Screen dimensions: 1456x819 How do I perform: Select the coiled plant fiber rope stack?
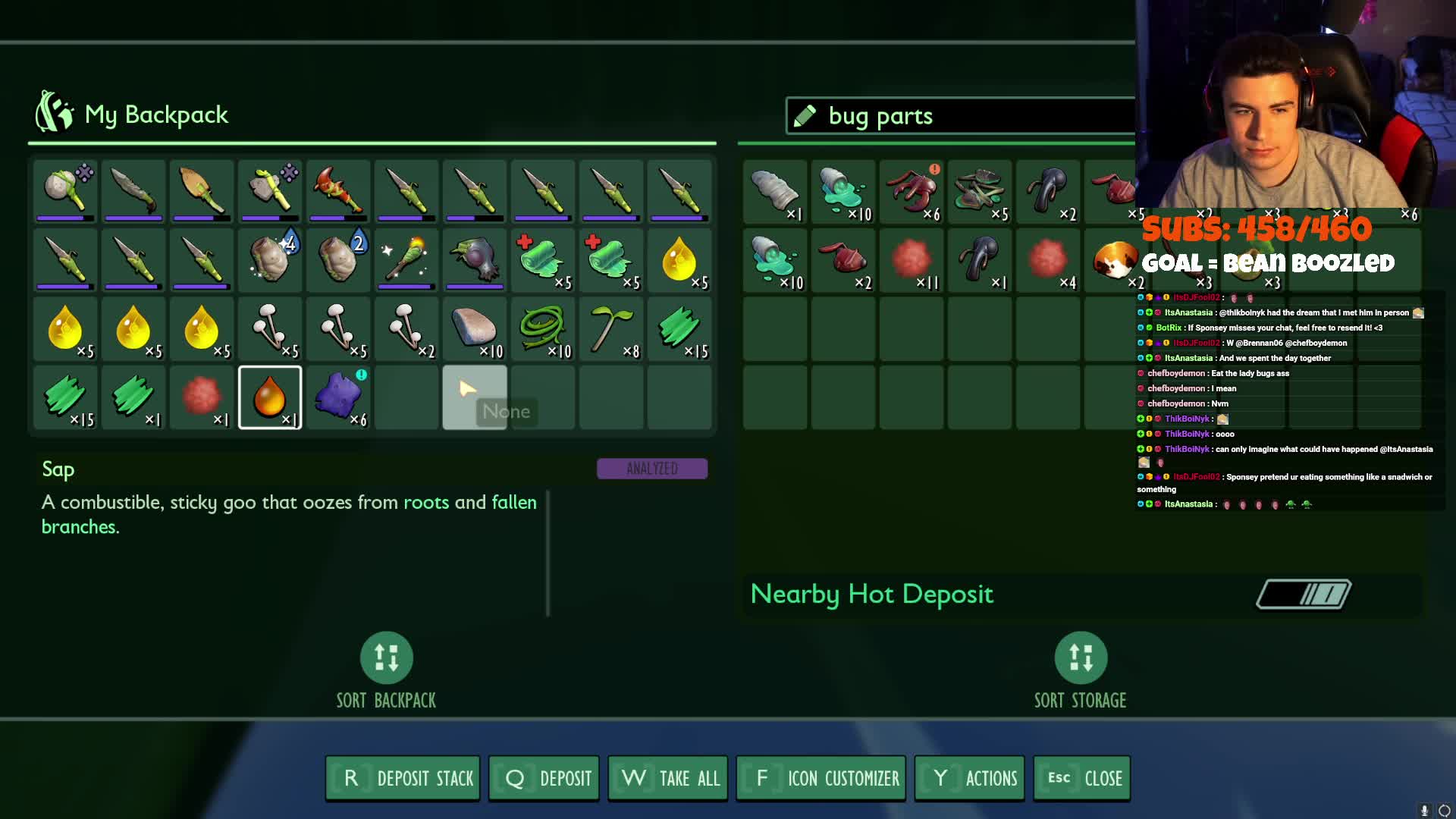[x=543, y=329]
